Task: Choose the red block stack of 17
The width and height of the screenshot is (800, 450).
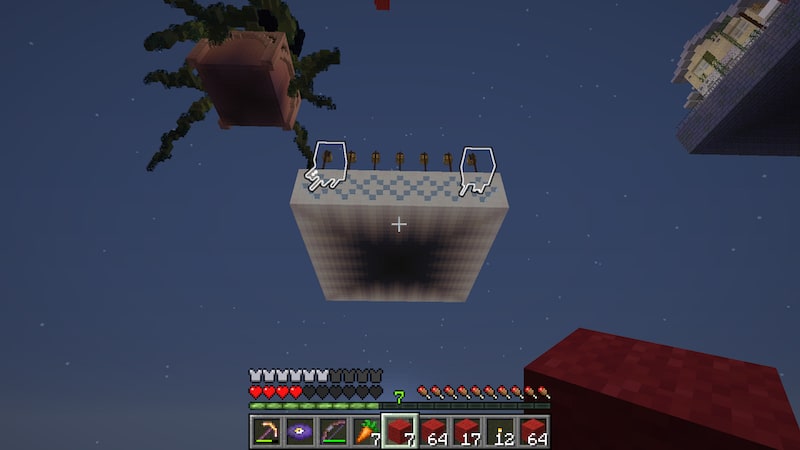Action: click(x=467, y=432)
